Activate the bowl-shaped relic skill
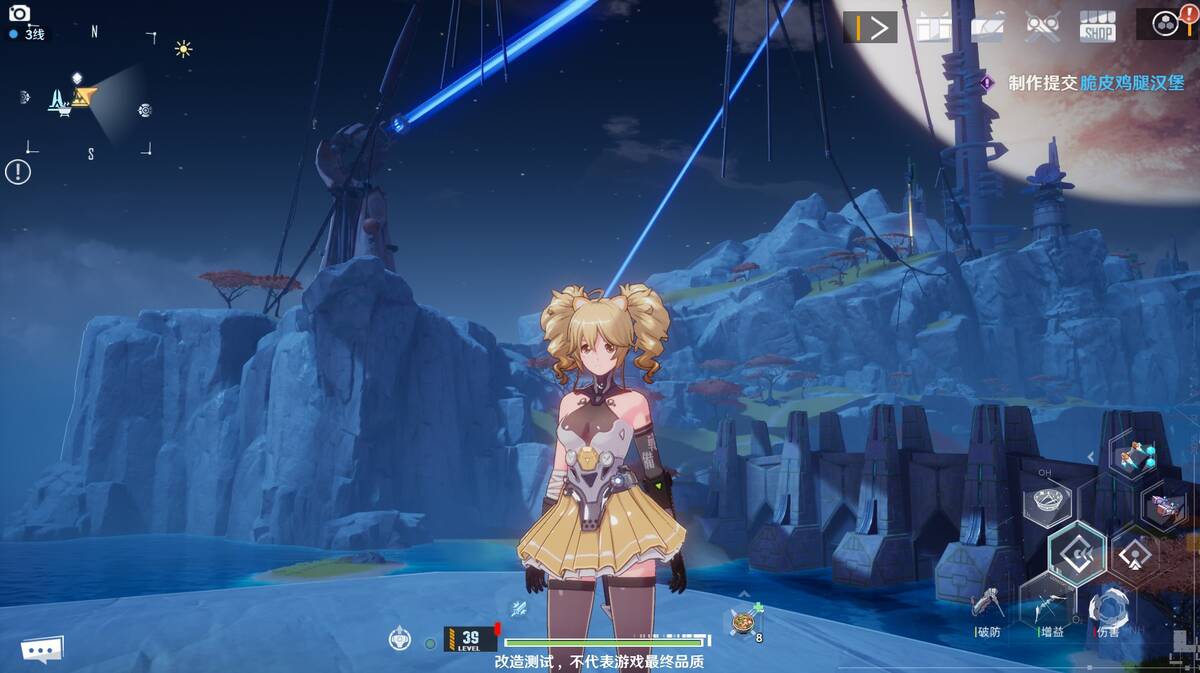 point(1046,501)
